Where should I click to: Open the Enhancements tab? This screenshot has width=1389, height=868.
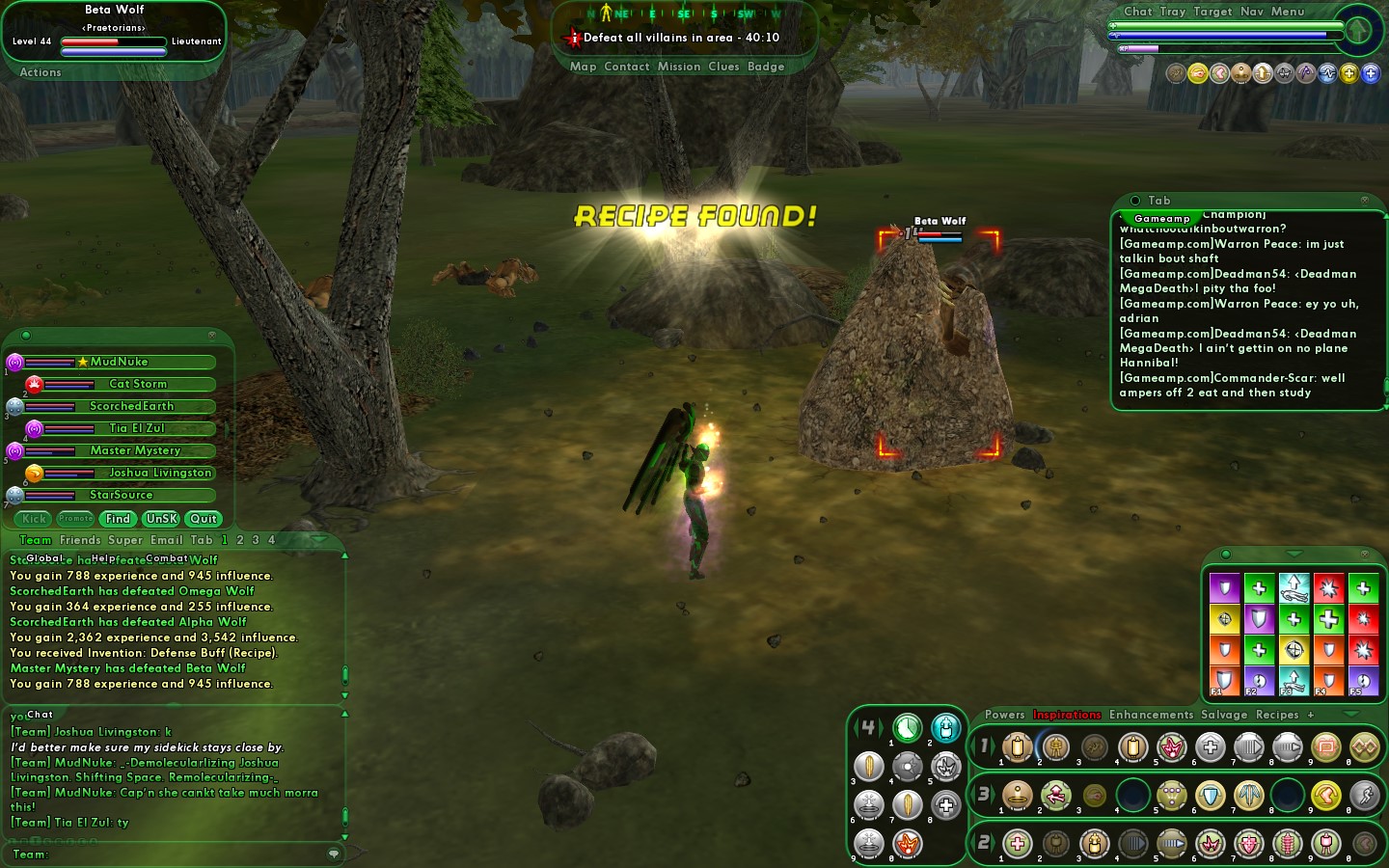click(1151, 715)
